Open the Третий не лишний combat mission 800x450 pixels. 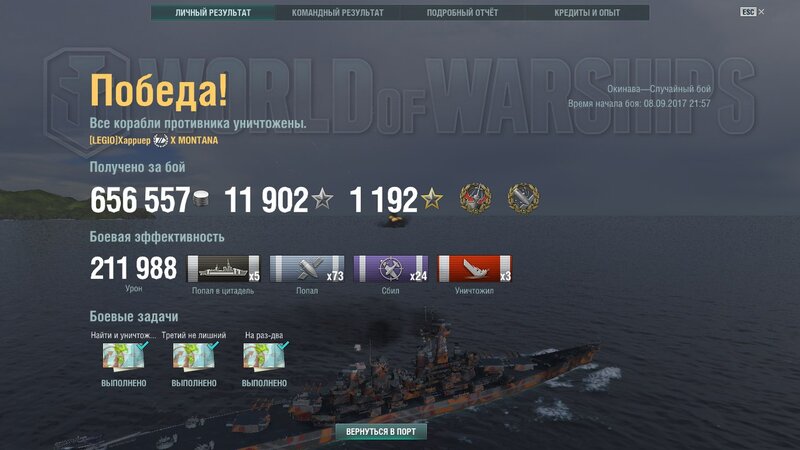click(x=194, y=357)
